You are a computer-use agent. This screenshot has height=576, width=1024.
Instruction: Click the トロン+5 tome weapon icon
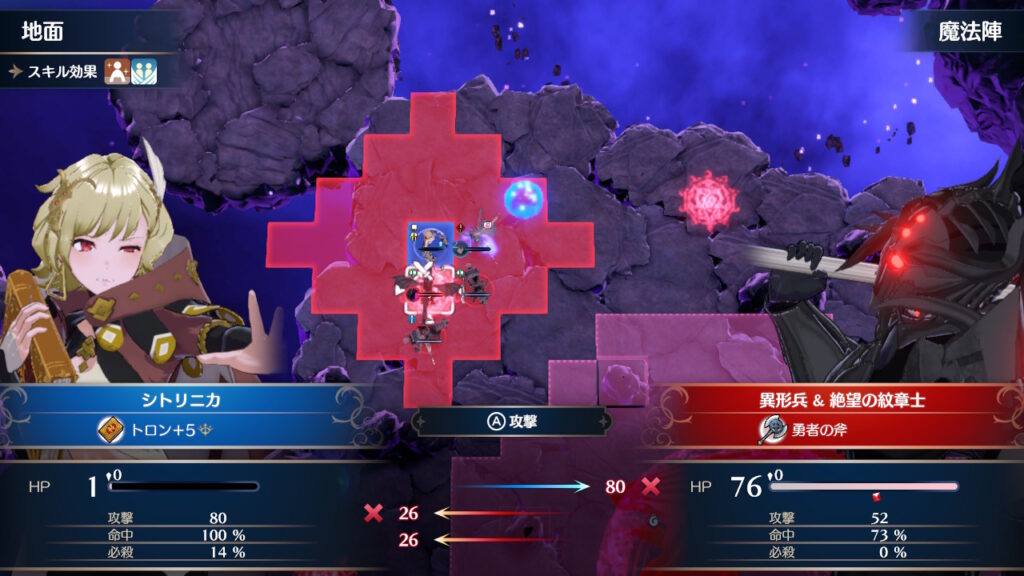(x=111, y=429)
